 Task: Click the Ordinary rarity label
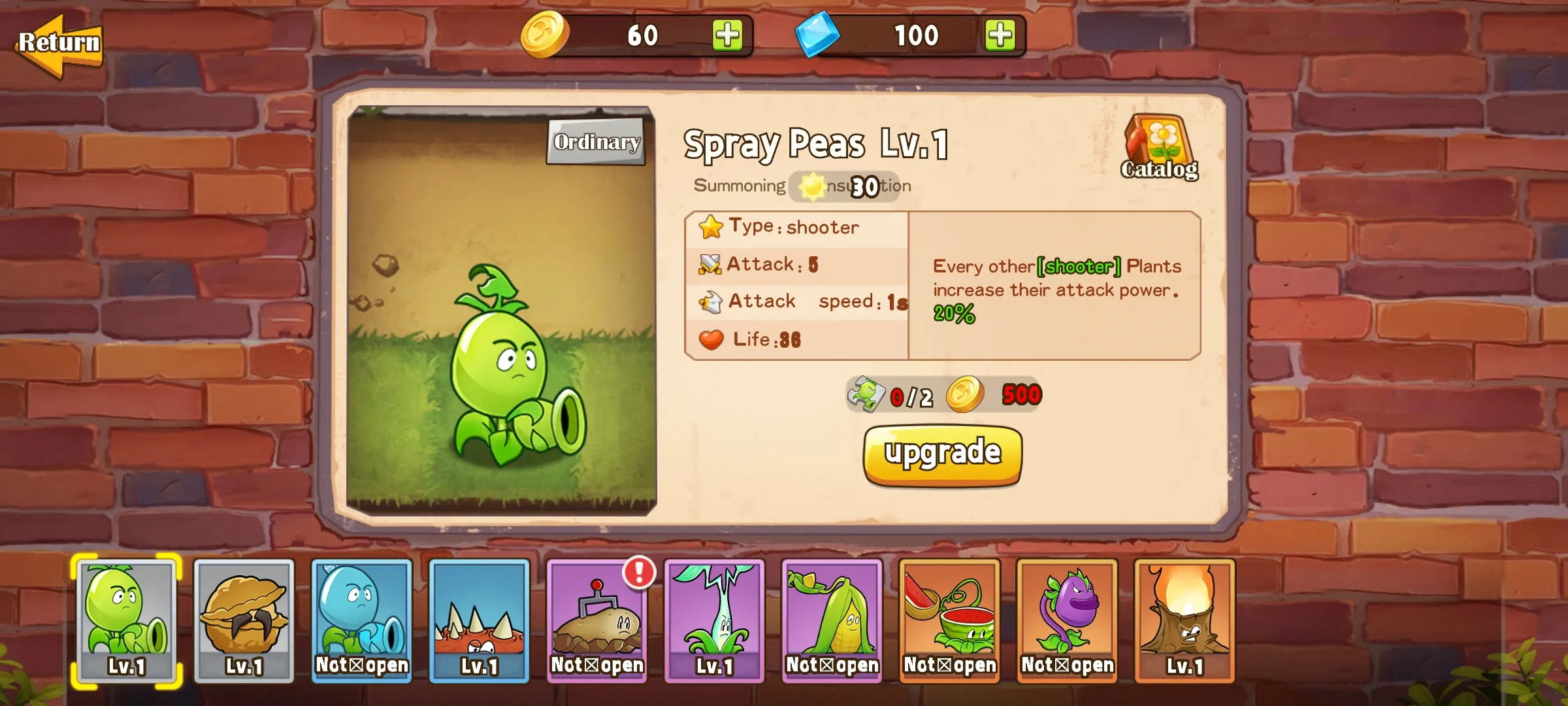point(595,141)
